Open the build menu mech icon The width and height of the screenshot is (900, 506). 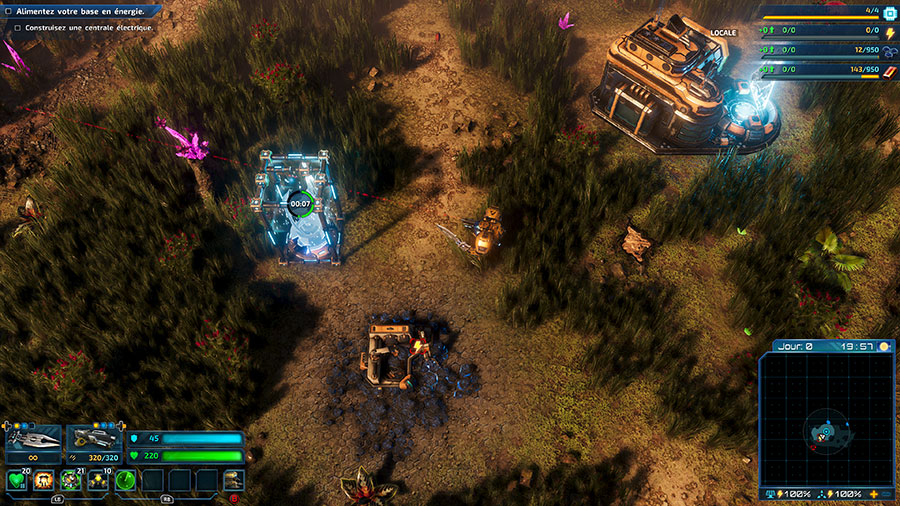tap(234, 480)
